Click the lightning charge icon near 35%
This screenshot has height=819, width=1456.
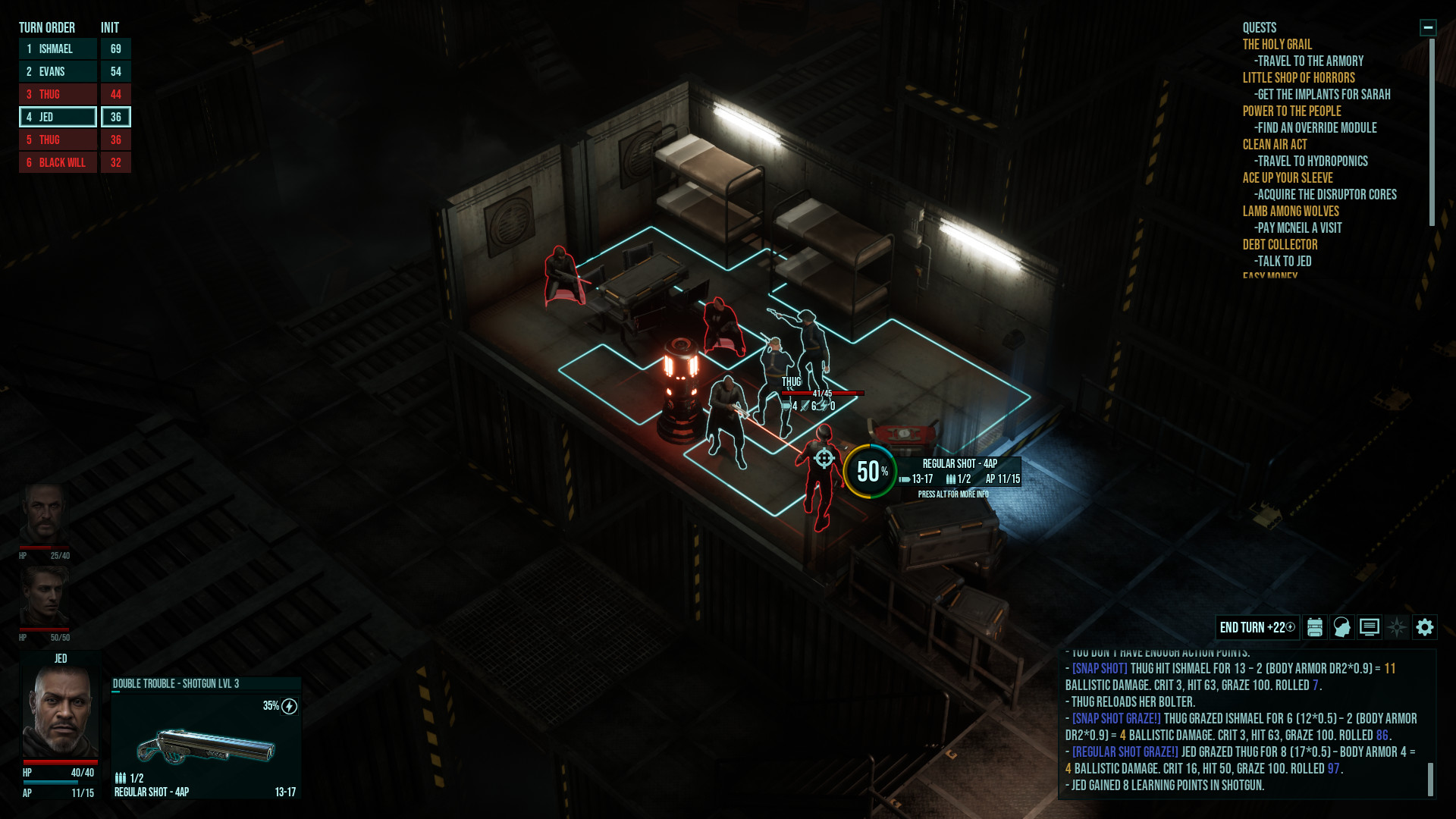[x=288, y=705]
